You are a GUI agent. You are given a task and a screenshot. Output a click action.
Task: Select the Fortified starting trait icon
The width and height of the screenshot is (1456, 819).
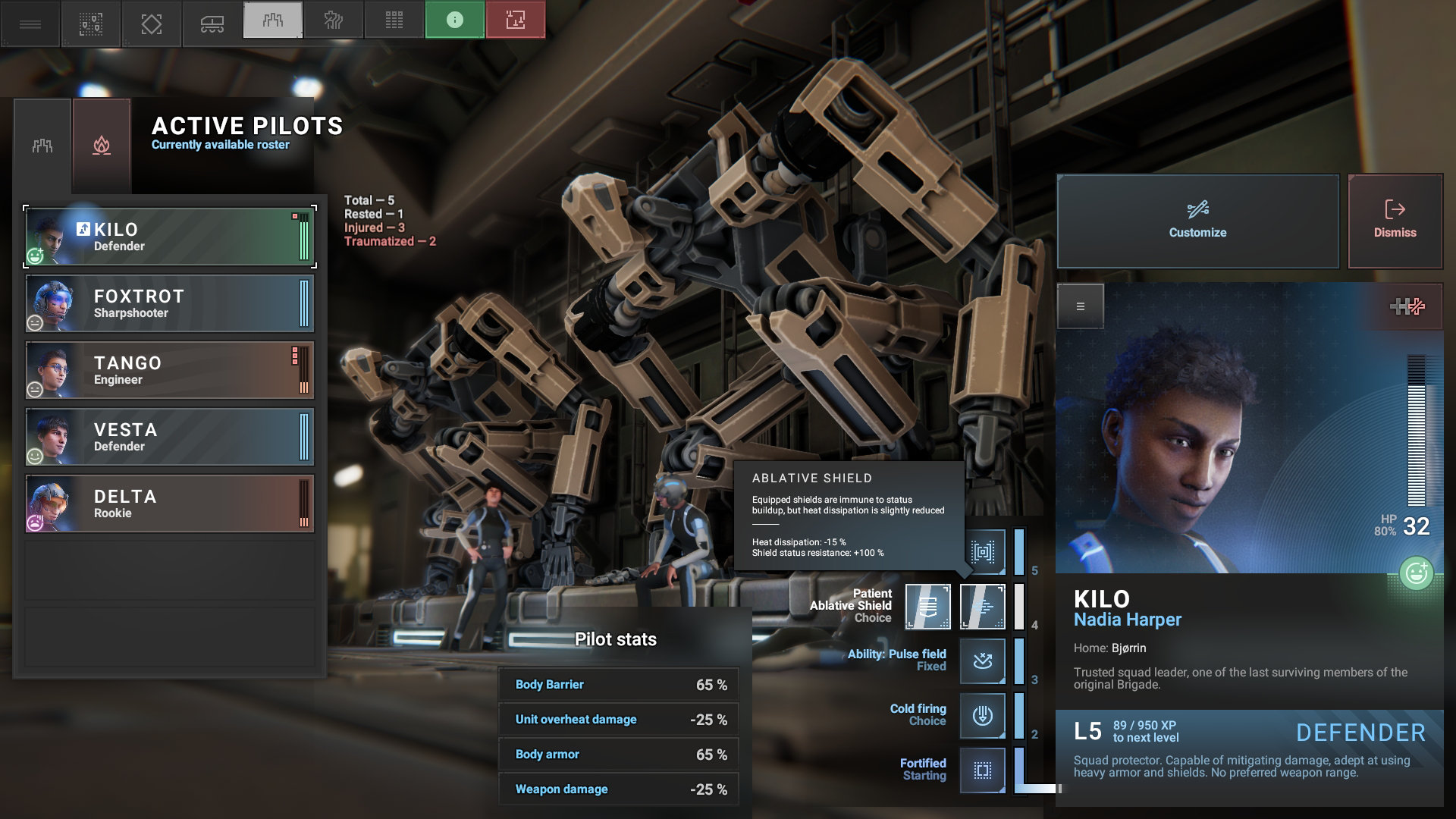(982, 770)
